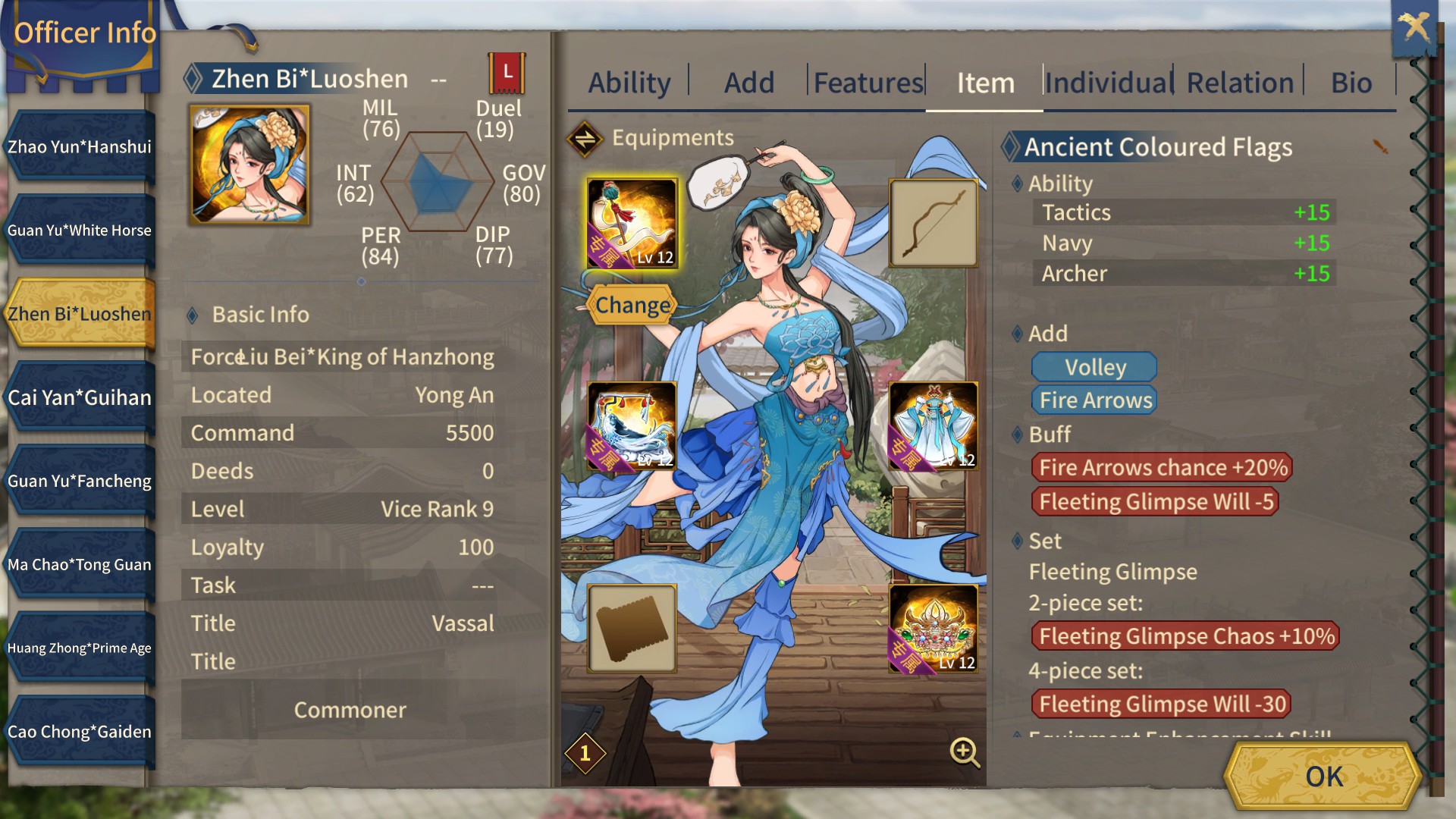This screenshot has width=1456, height=819.
Task: Toggle the equipment swap arrows icon
Action: point(585,139)
